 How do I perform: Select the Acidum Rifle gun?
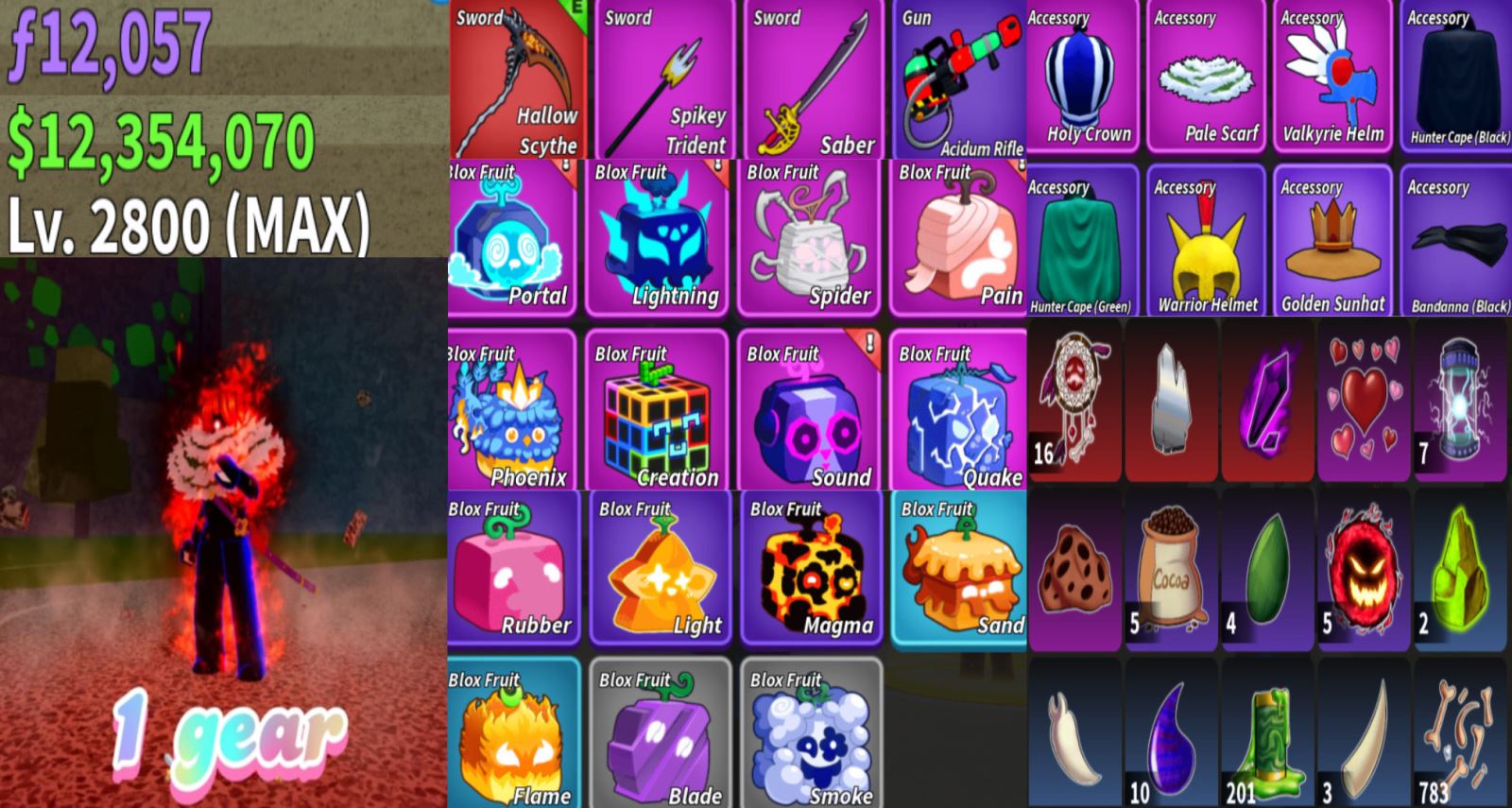[x=958, y=80]
